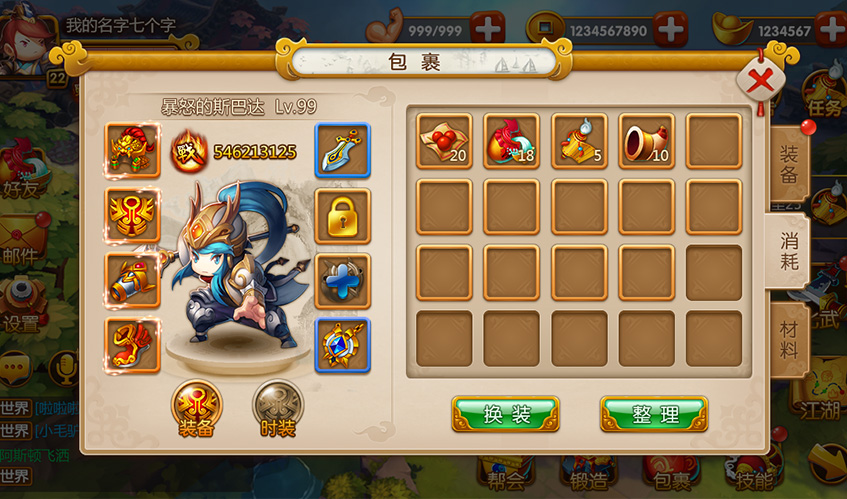This screenshot has height=499, width=847.
Task: Select the equipped helmet slot
Action: (x=133, y=150)
